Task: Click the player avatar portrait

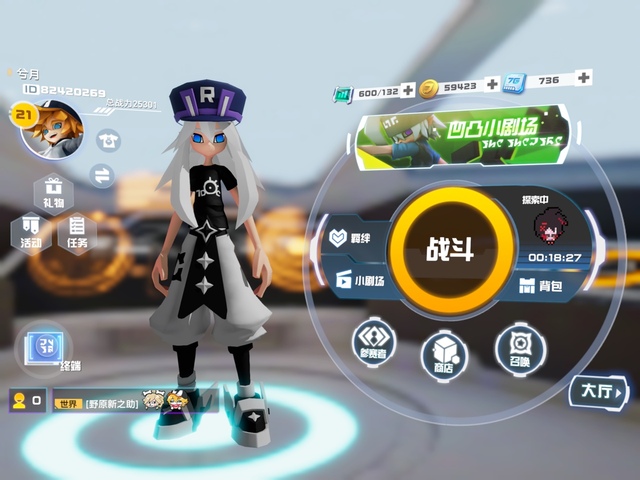Action: (50, 128)
